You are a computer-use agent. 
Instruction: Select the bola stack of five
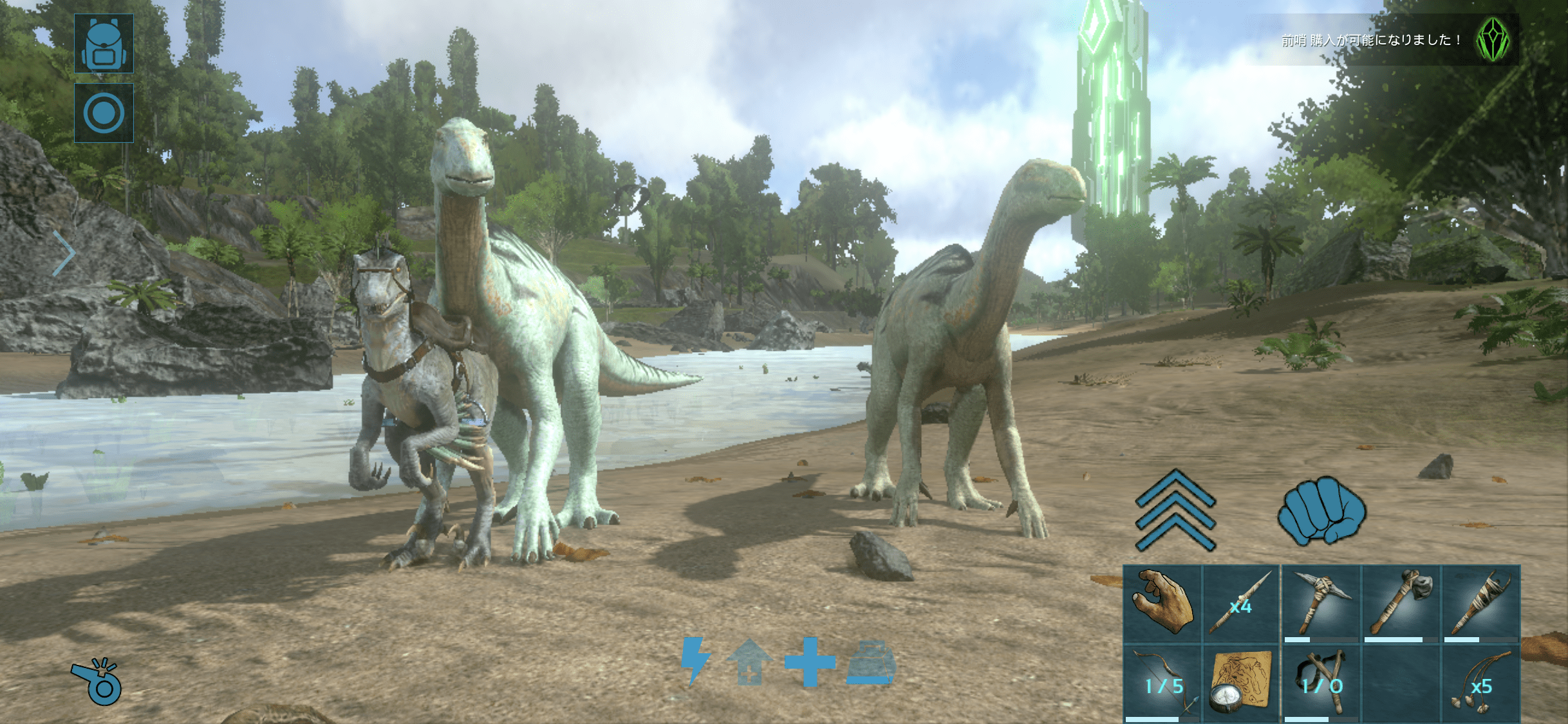(x=1480, y=683)
